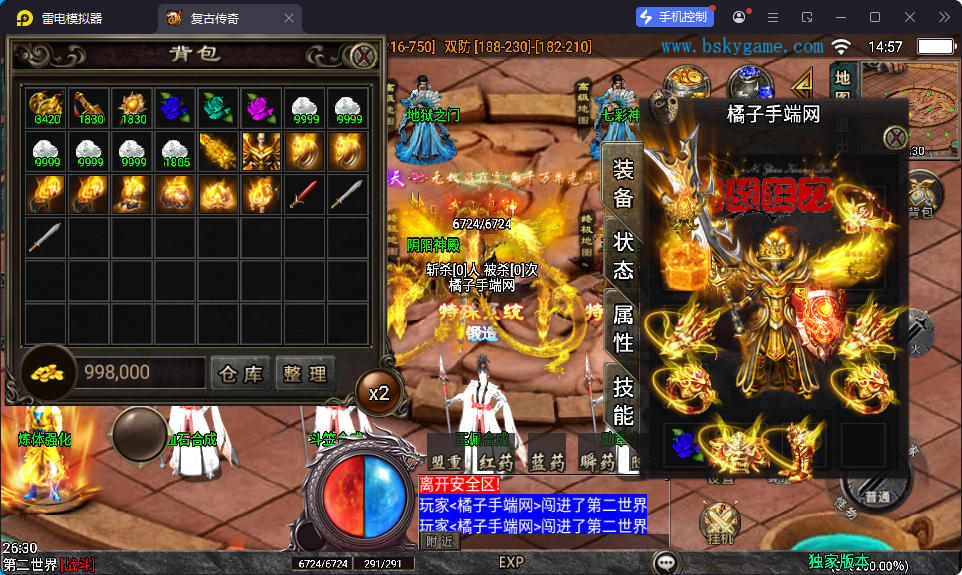962x575 pixels.
Task: Sort the bag with 整理 button
Action: 304,374
